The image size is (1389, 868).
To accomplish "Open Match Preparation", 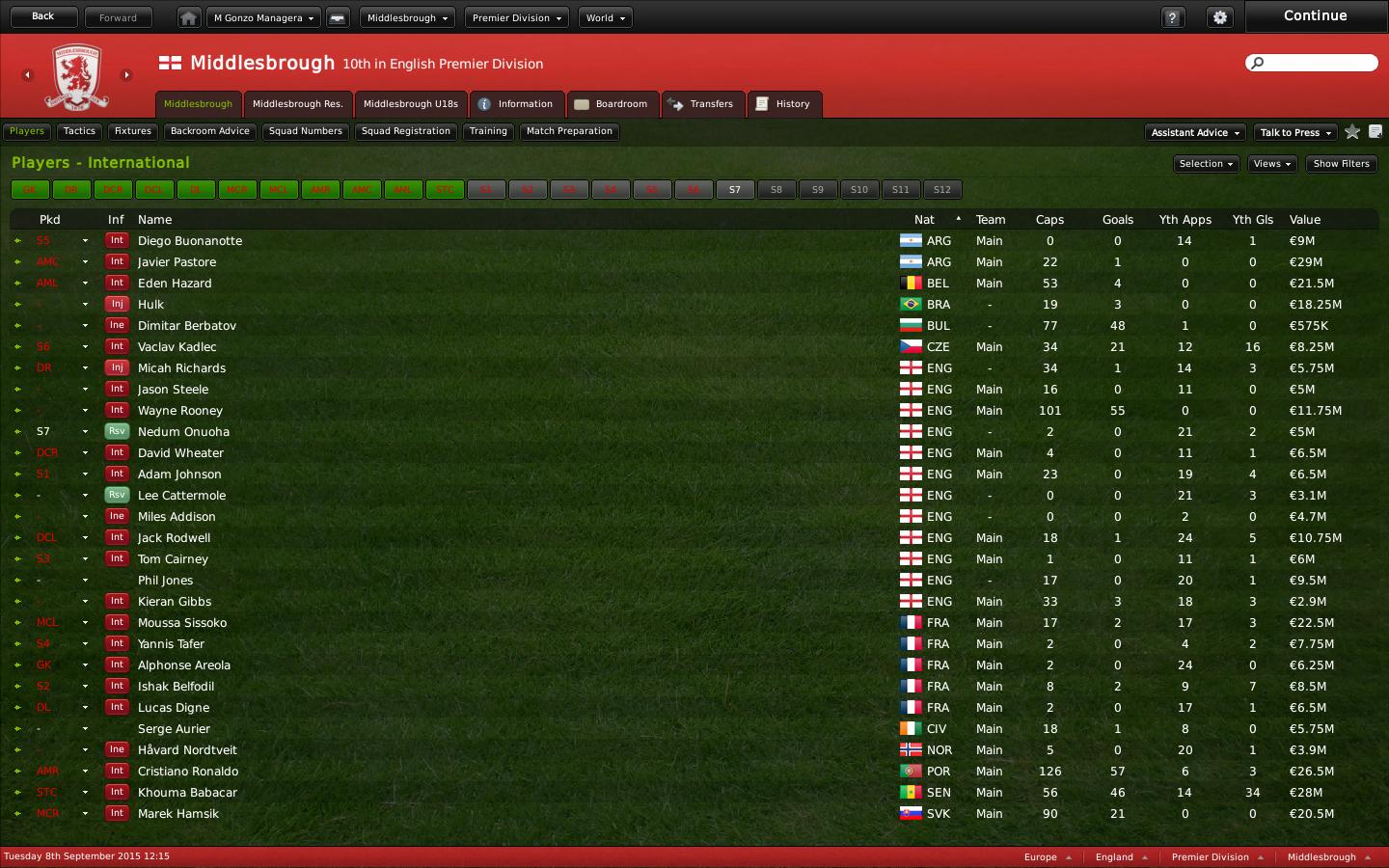I will point(569,131).
